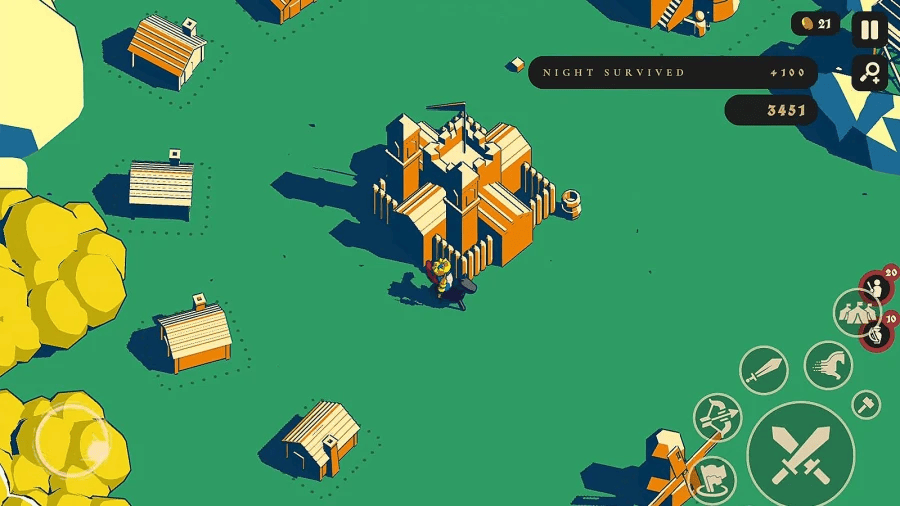Select the single sword ability icon
The width and height of the screenshot is (900, 506).
pyautogui.click(x=764, y=370)
